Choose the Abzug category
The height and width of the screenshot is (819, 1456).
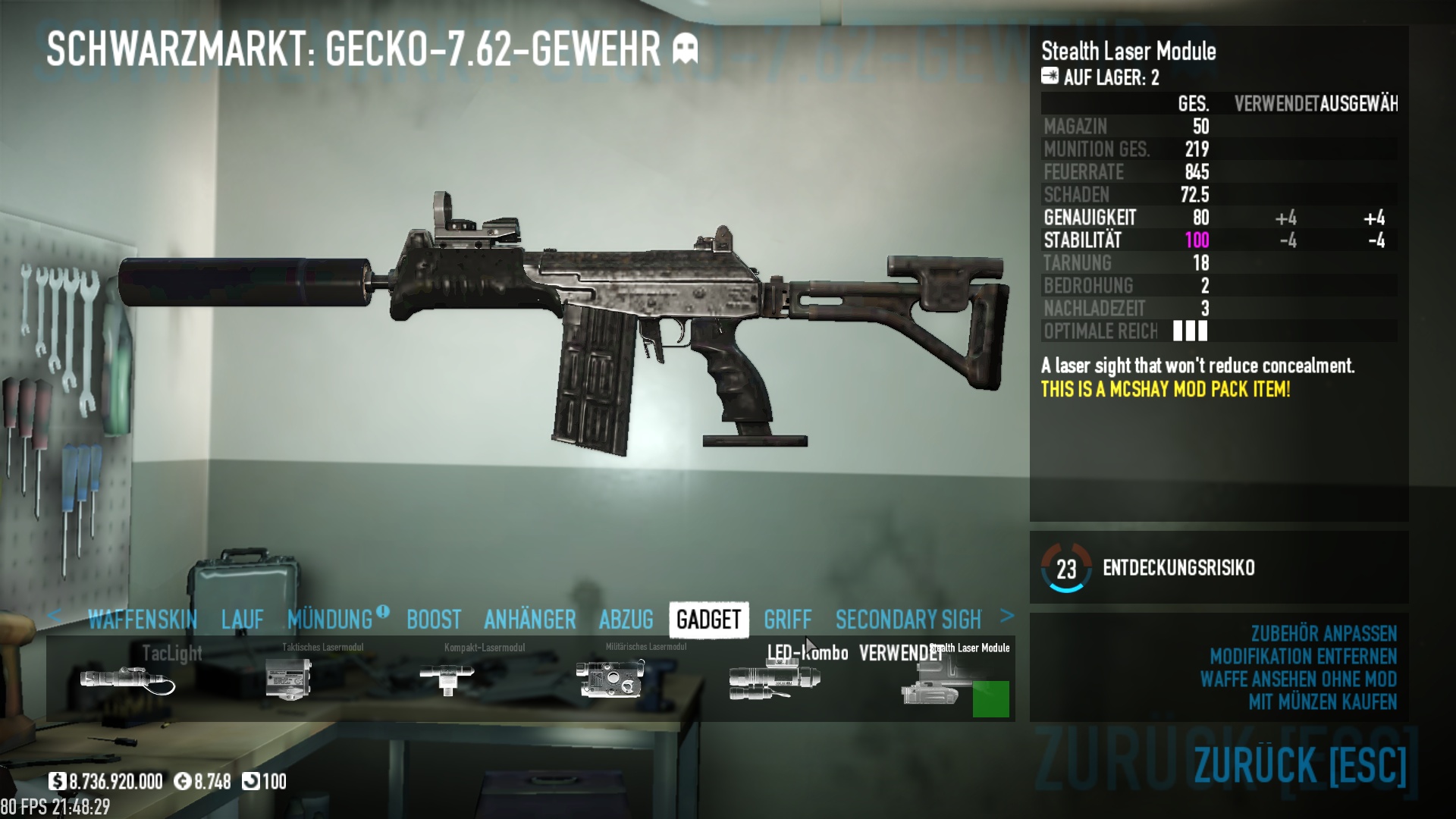click(626, 620)
